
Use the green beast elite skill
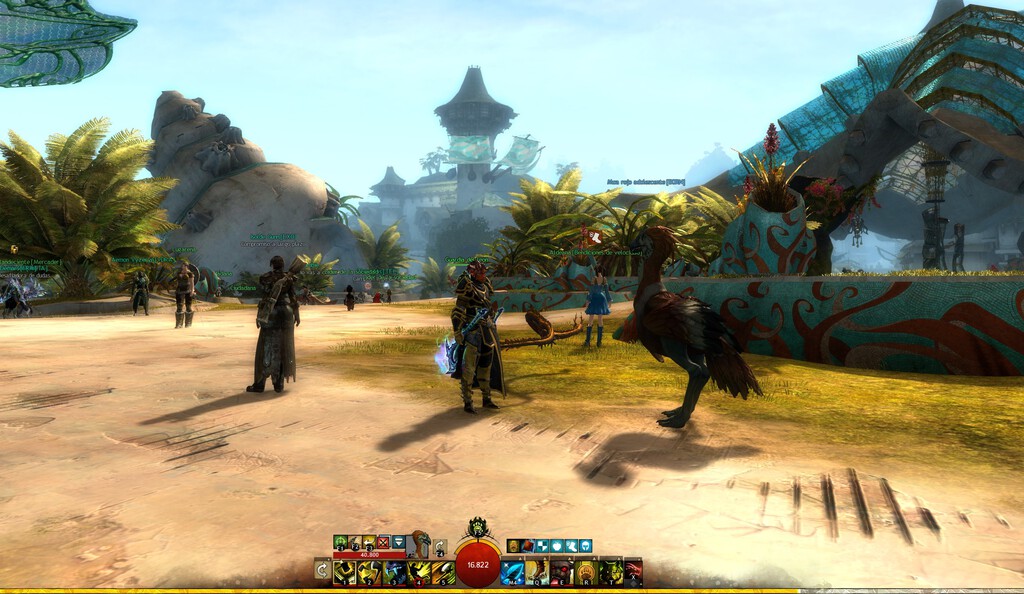click(609, 572)
